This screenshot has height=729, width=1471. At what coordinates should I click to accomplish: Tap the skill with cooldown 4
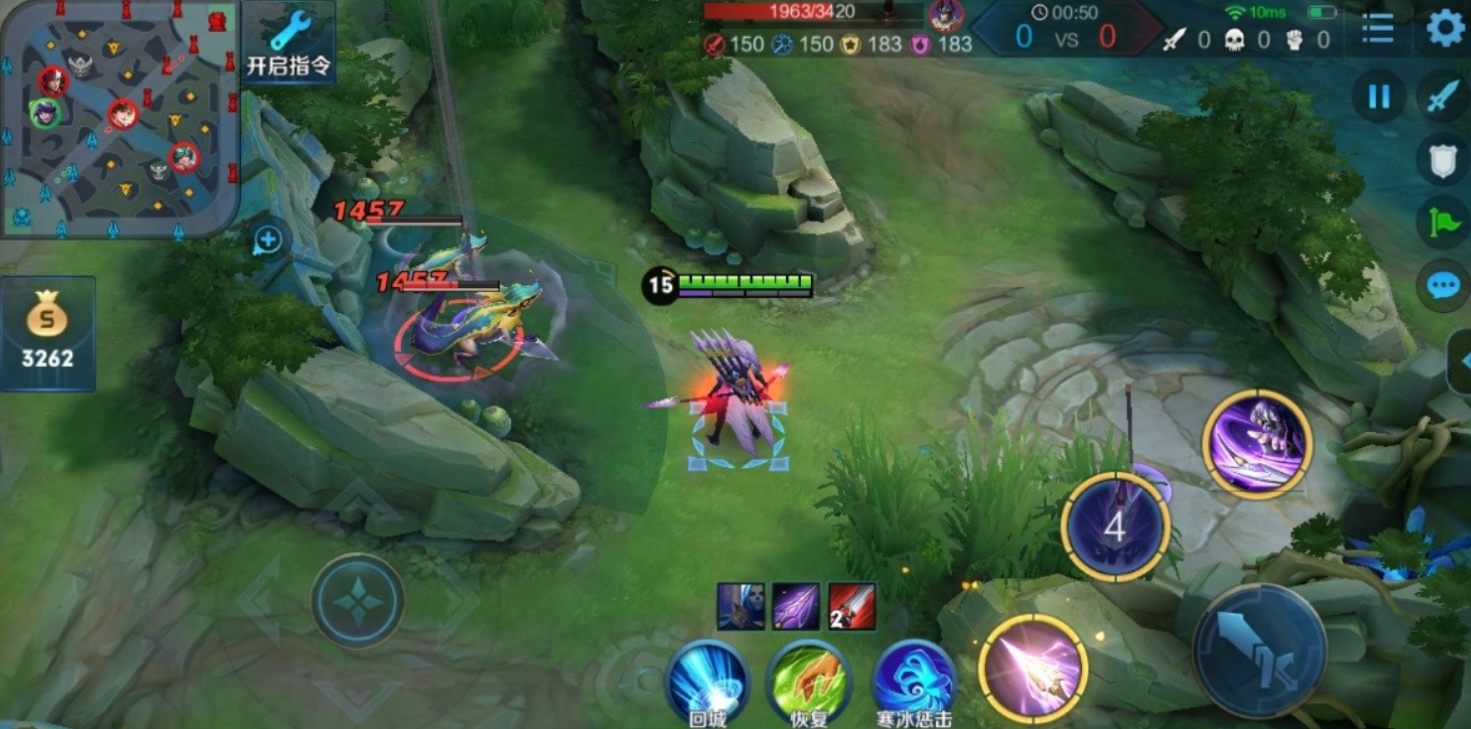1115,527
